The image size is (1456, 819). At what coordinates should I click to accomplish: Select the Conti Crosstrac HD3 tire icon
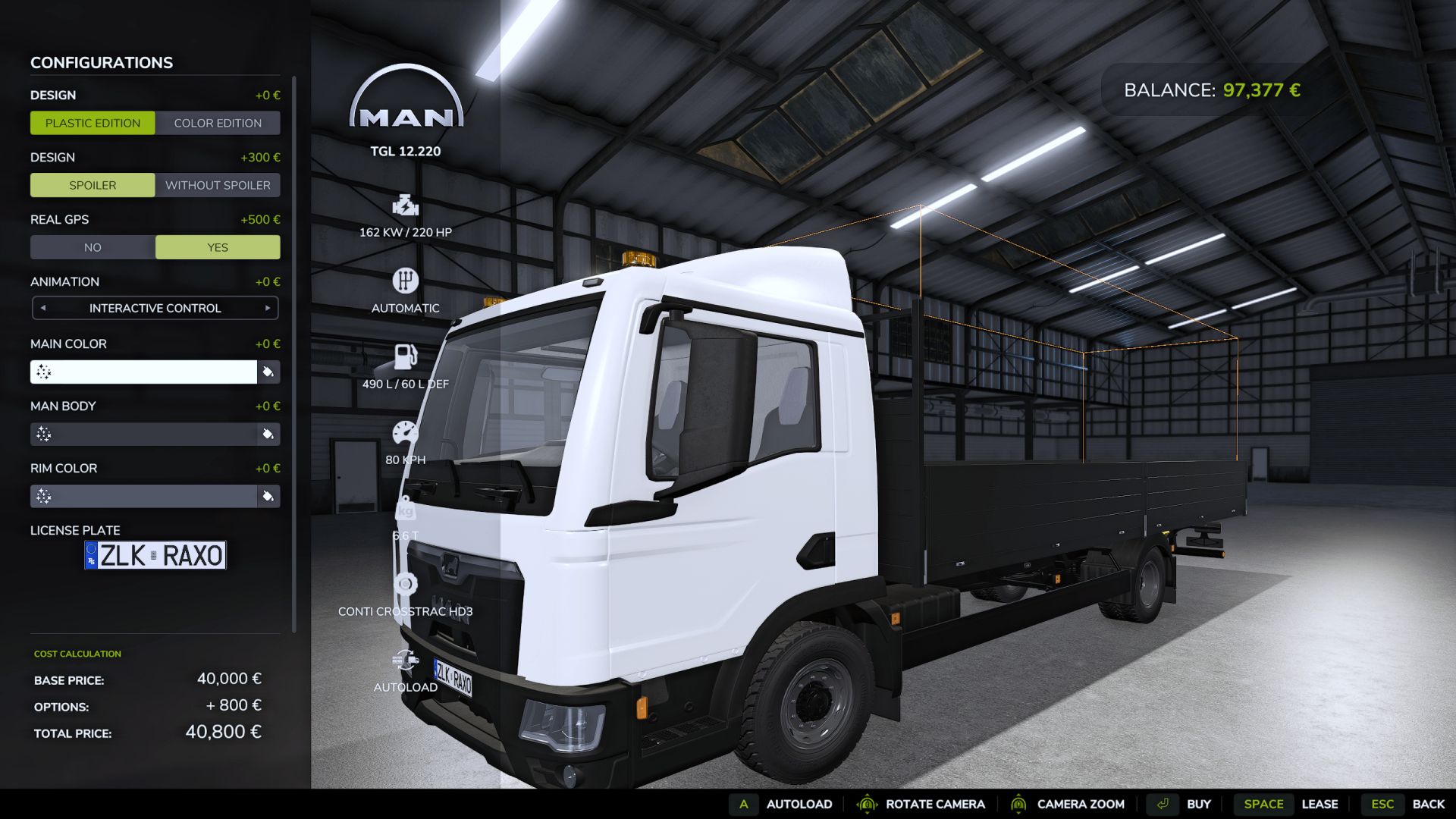(x=406, y=582)
